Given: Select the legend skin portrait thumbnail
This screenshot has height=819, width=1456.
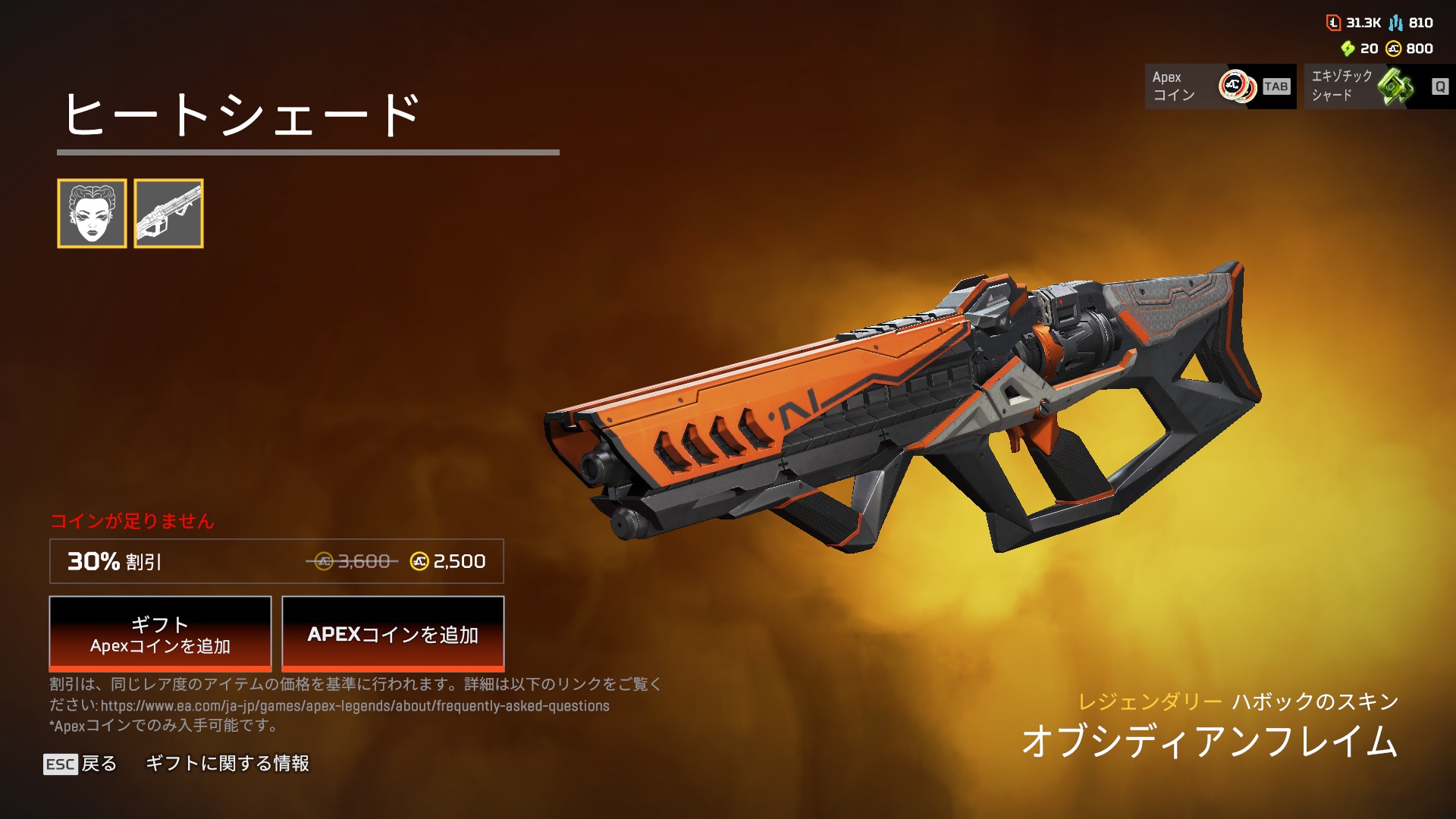Looking at the screenshot, I should click(x=92, y=213).
